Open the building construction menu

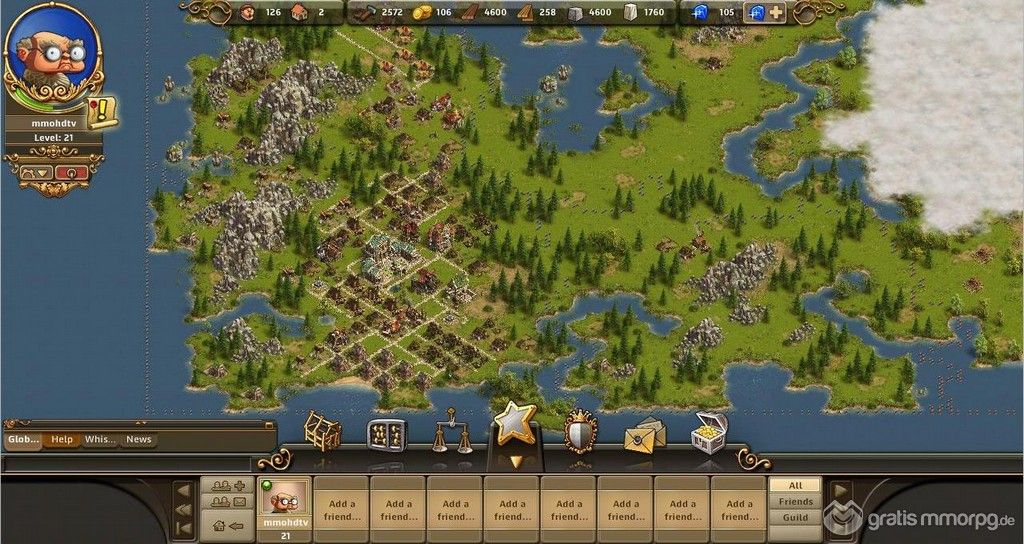click(322, 431)
